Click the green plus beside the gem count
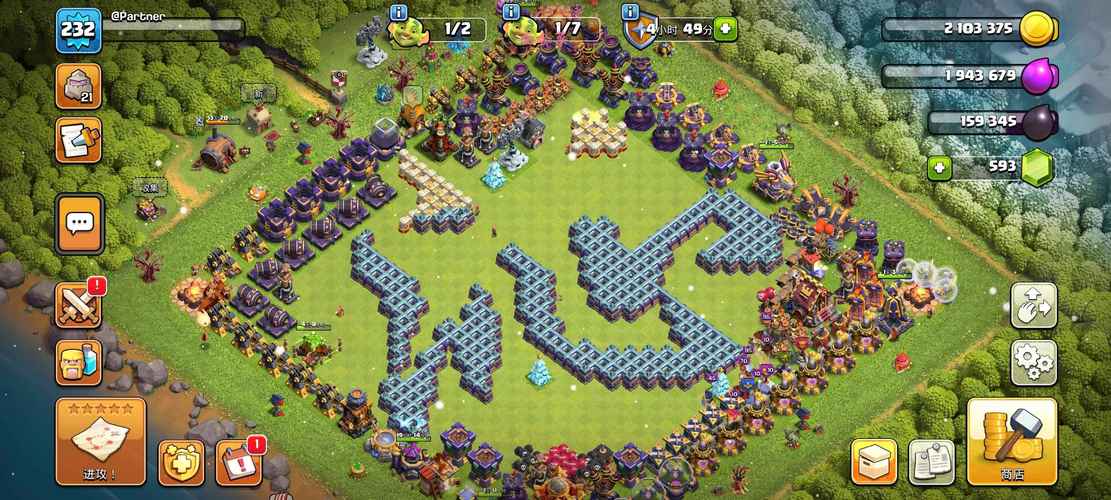This screenshot has width=1111, height=500. pyautogui.click(x=939, y=167)
